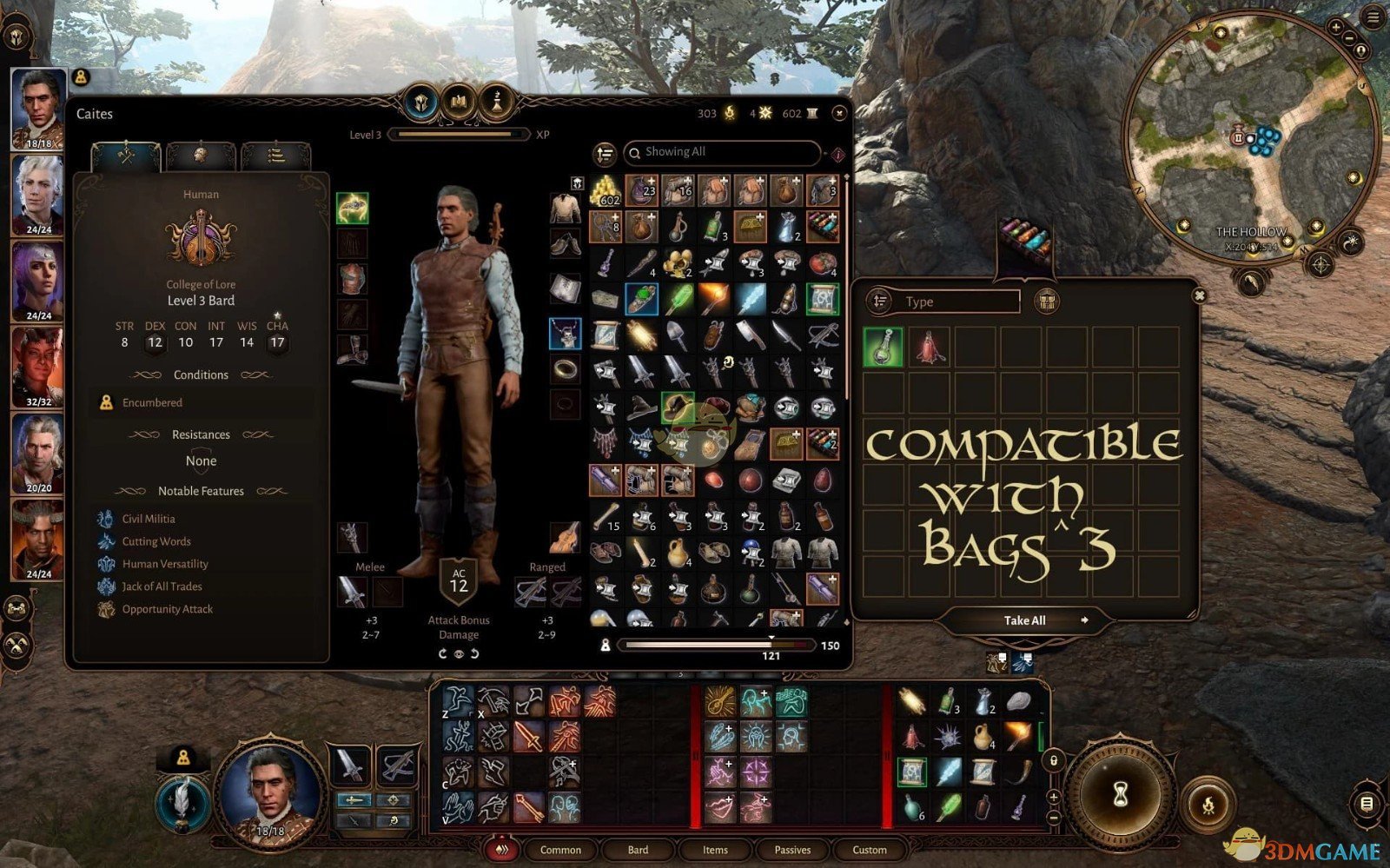This screenshot has width=1390, height=868.
Task: Select the gold pile showing 602
Action: (x=606, y=191)
